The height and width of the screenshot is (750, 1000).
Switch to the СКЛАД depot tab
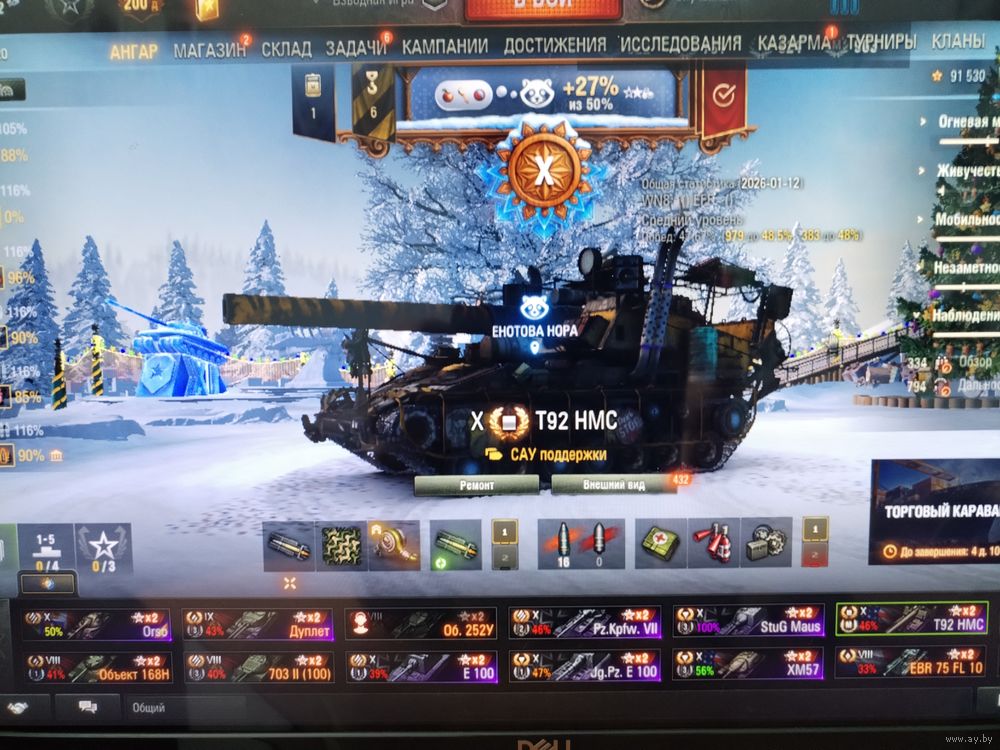click(286, 48)
